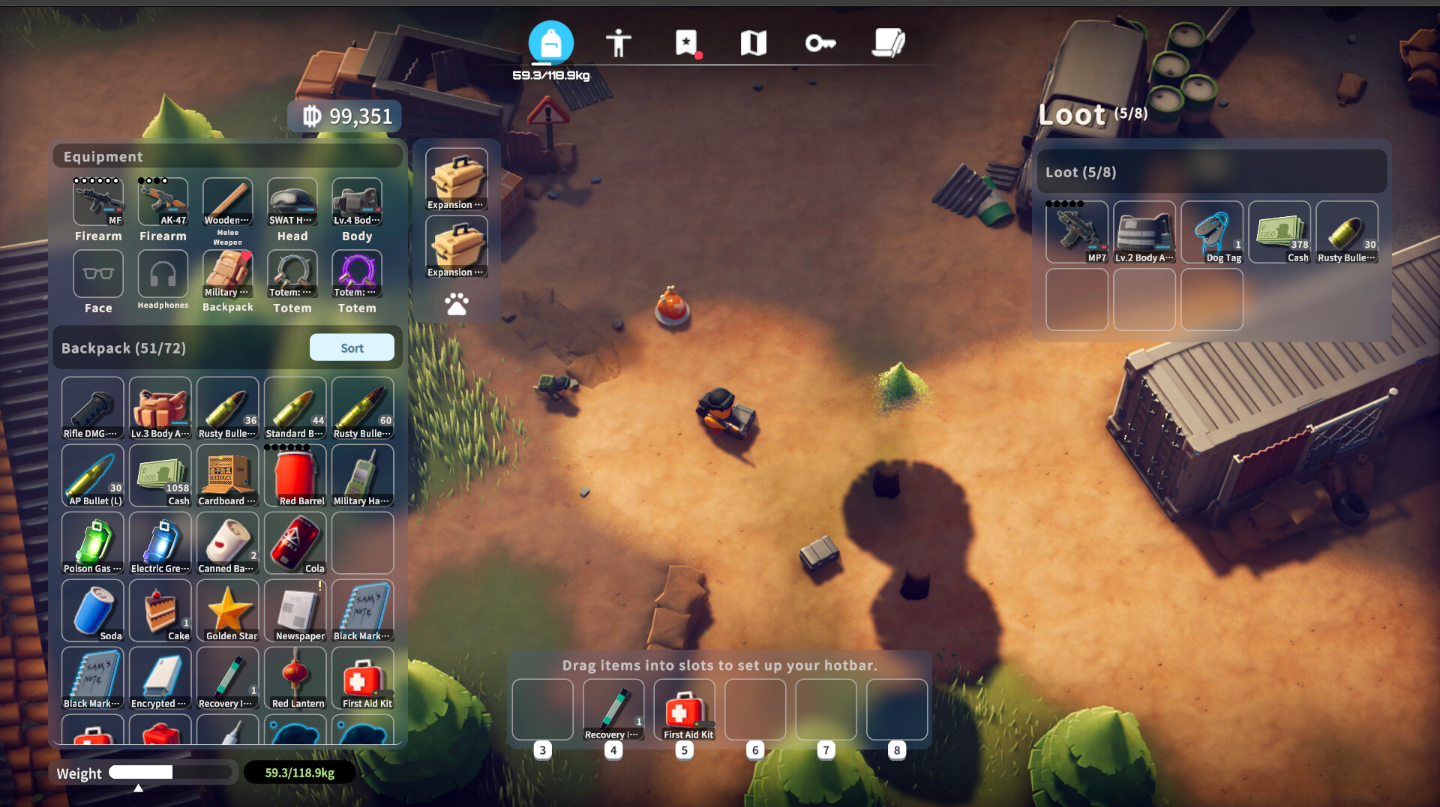The height and width of the screenshot is (807, 1440).
Task: Click the Military Backpack equipment slot
Action: (228, 275)
